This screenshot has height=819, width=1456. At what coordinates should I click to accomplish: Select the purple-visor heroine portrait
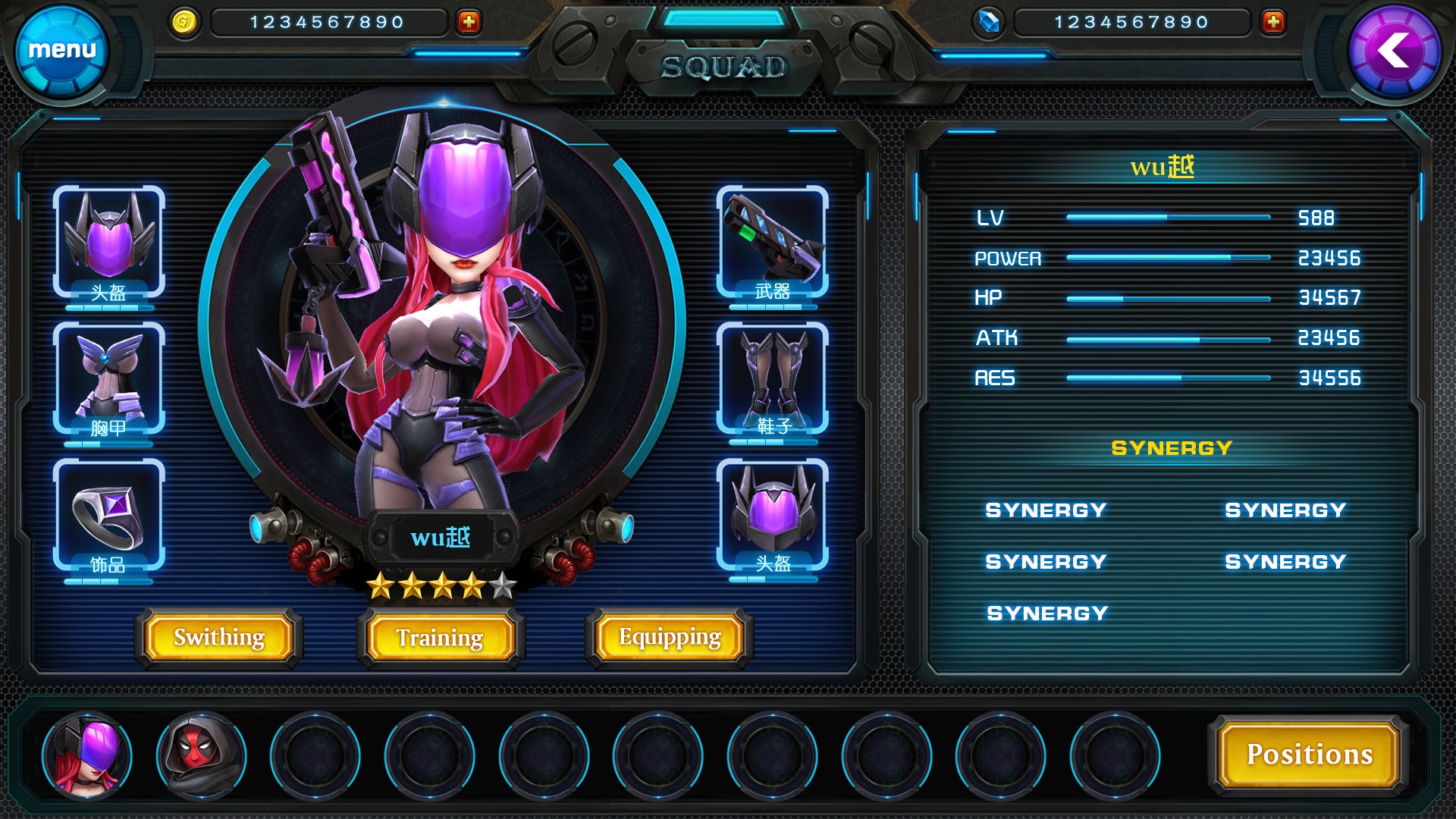pos(87,756)
